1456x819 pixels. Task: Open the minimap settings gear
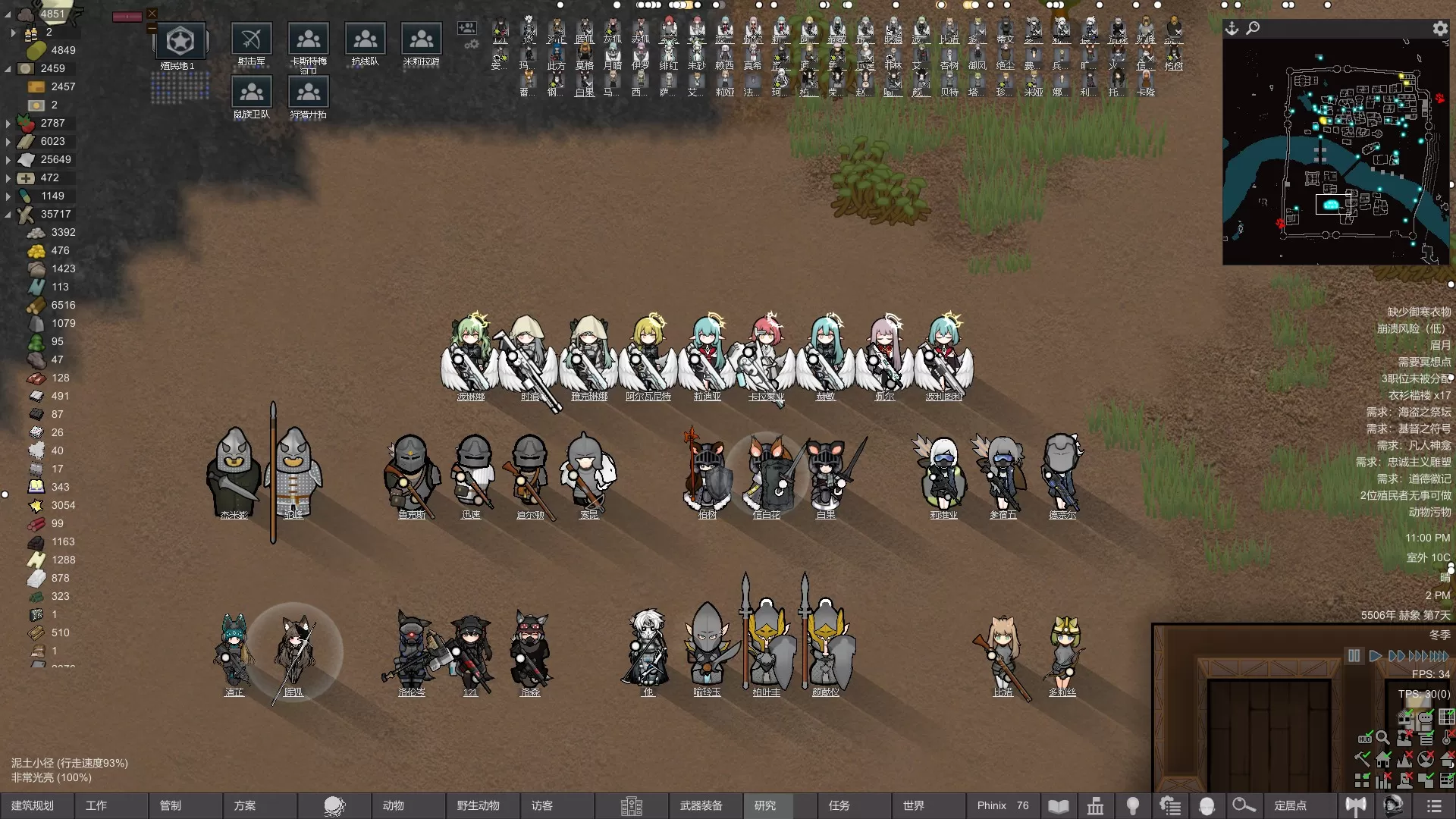[x=1439, y=29]
